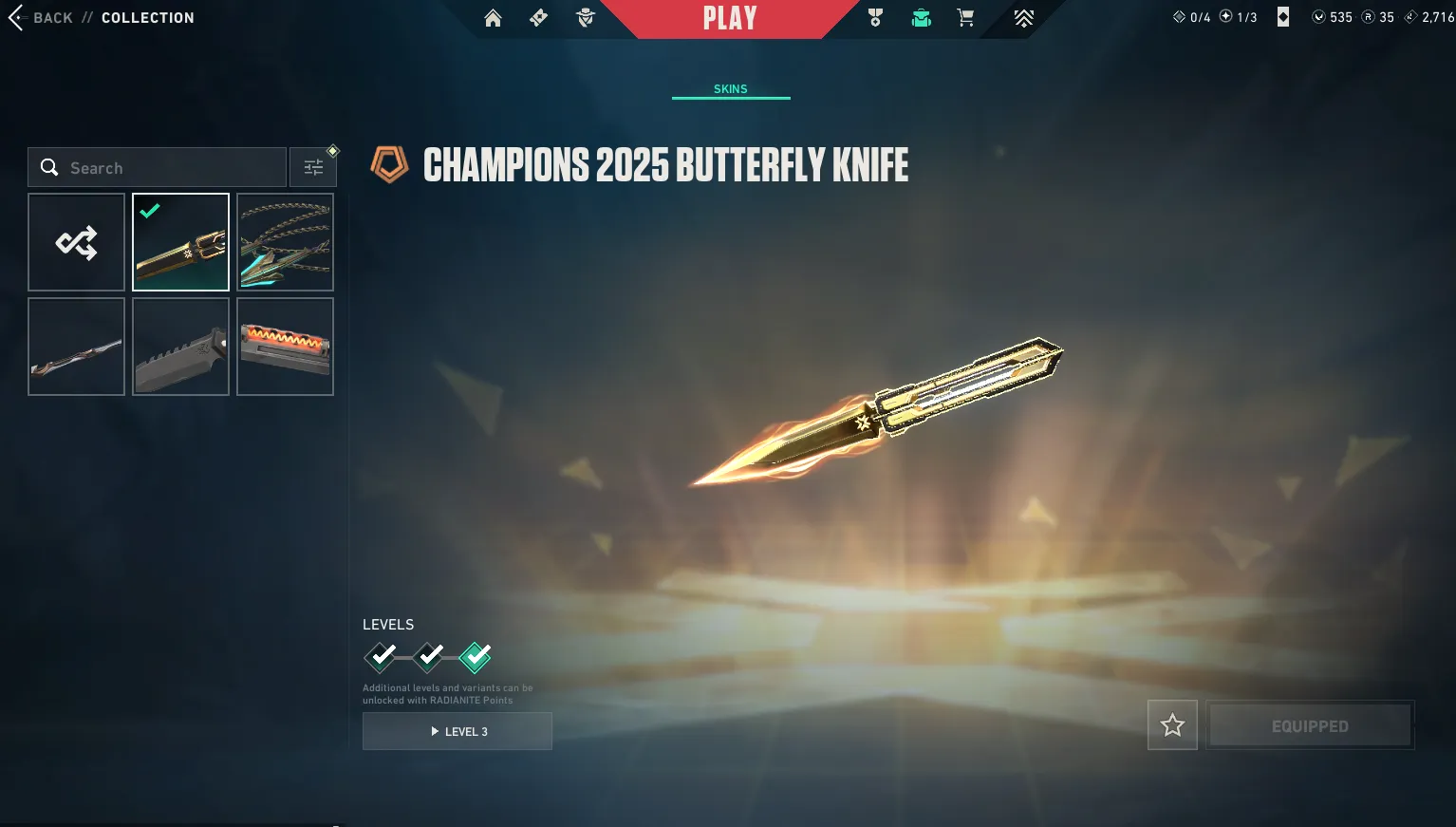Open the Battlepass ticket icon

(x=538, y=17)
